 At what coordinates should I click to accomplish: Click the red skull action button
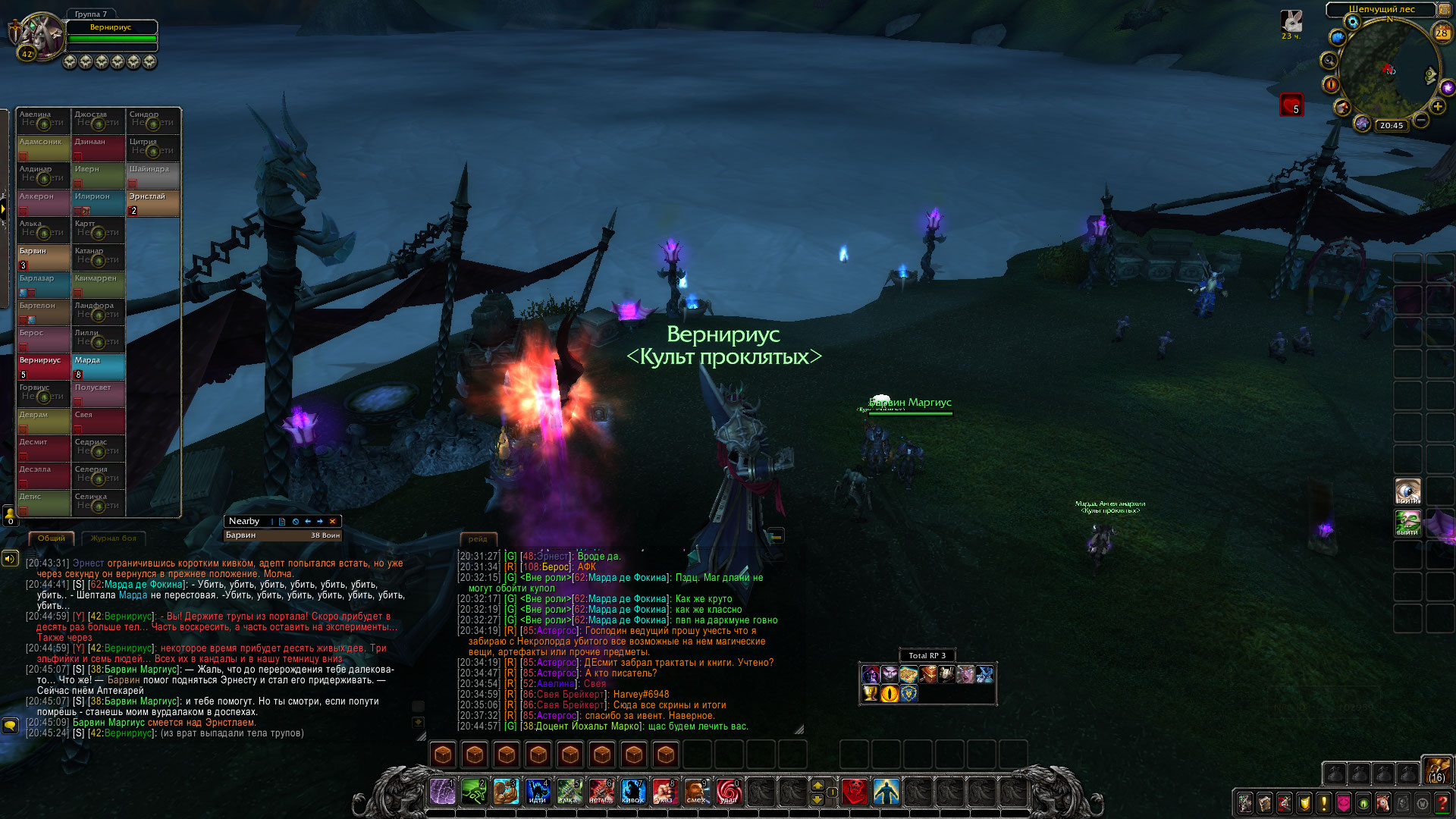pyautogui.click(x=855, y=792)
